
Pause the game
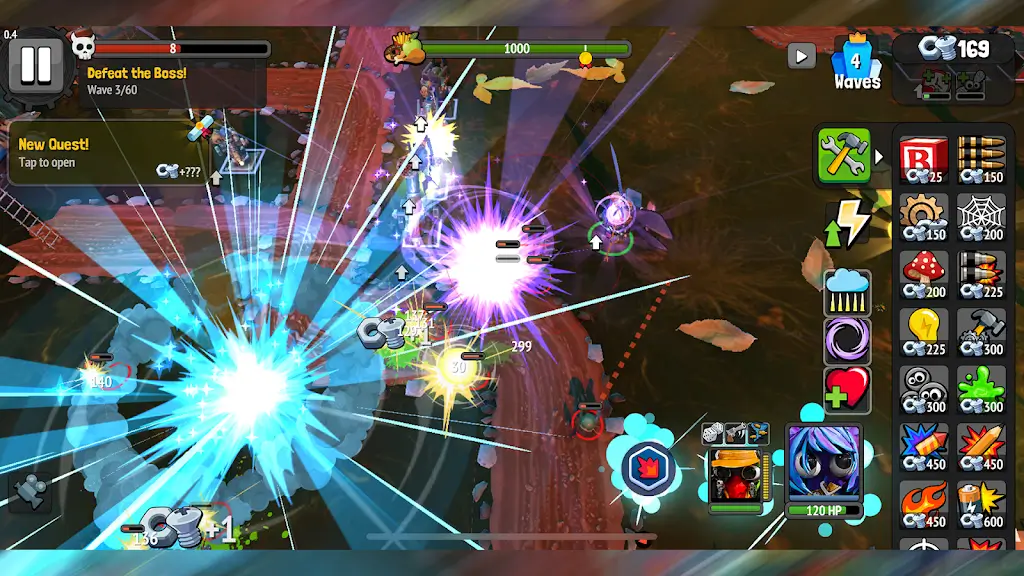tap(36, 64)
